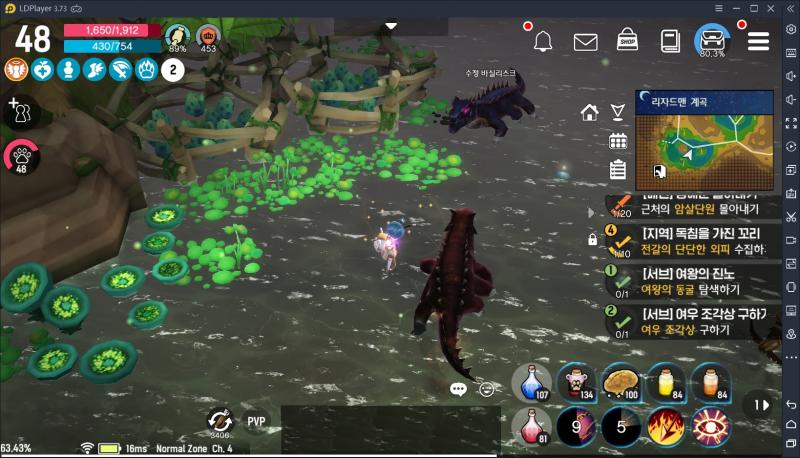
Task: Open the SHOP bag icon
Action: tap(627, 41)
